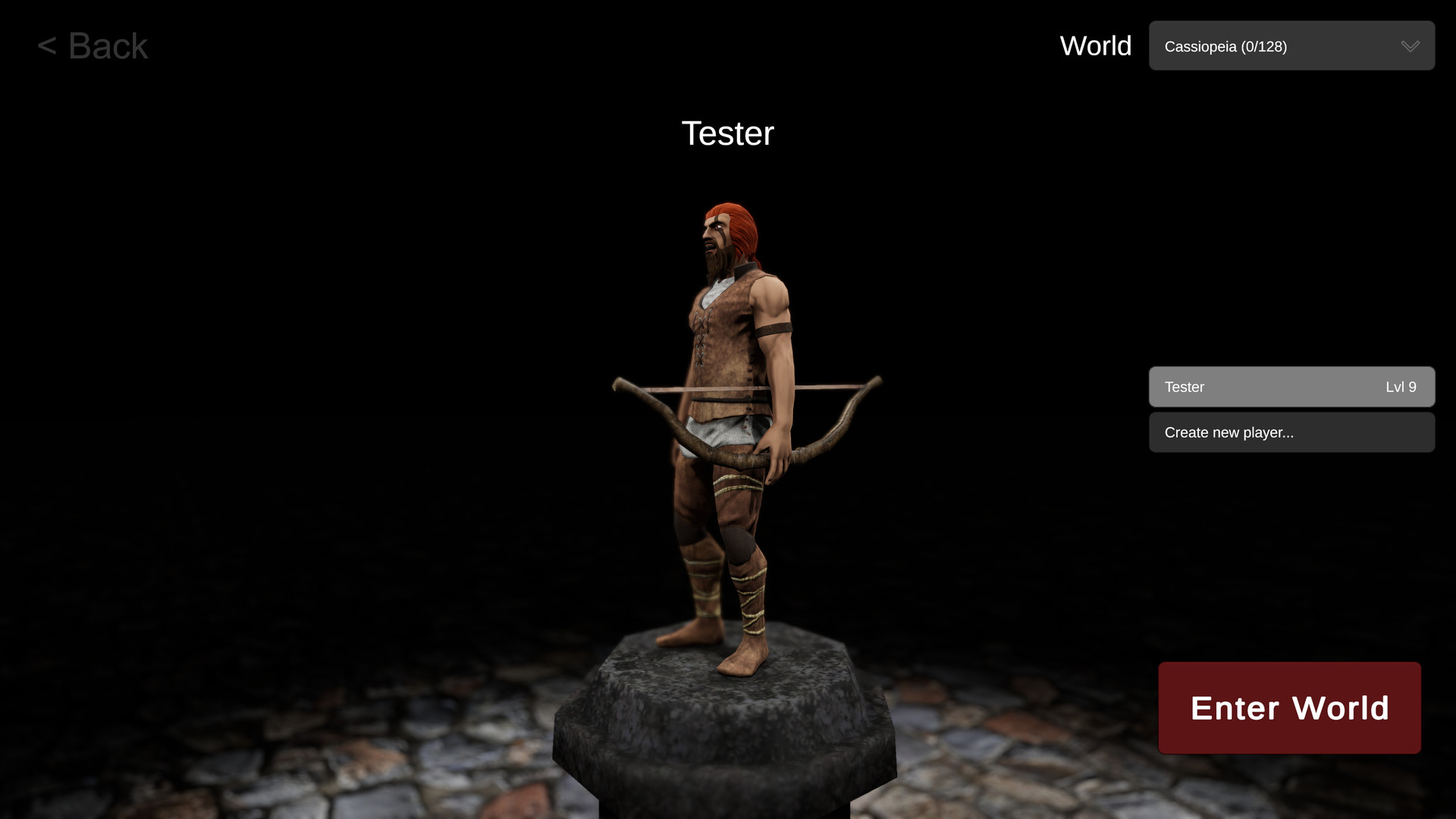Click the World label text
1456x819 pixels.
1095,45
